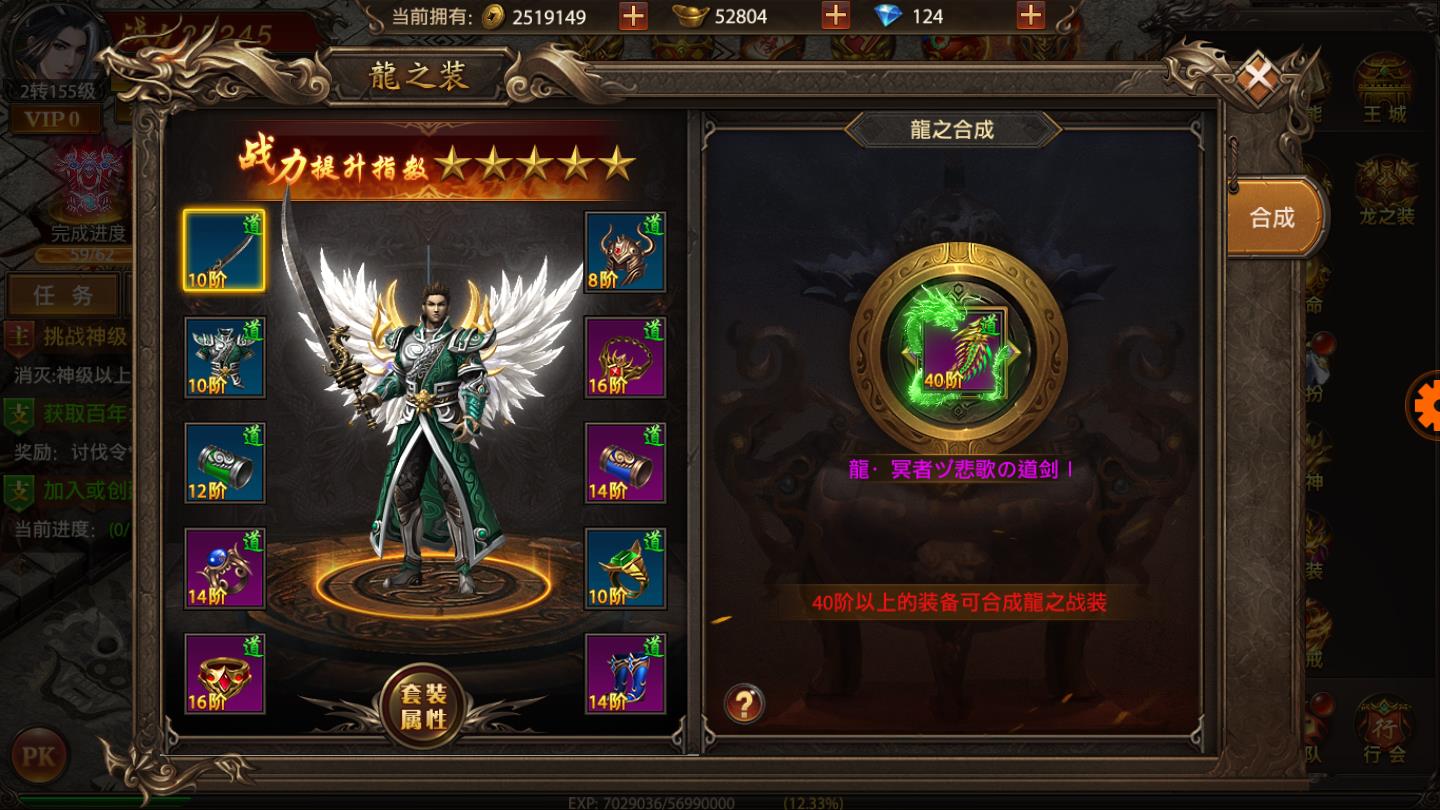The height and width of the screenshot is (810, 1440).
Task: Add more gold ingots with plus button
Action: 835,16
